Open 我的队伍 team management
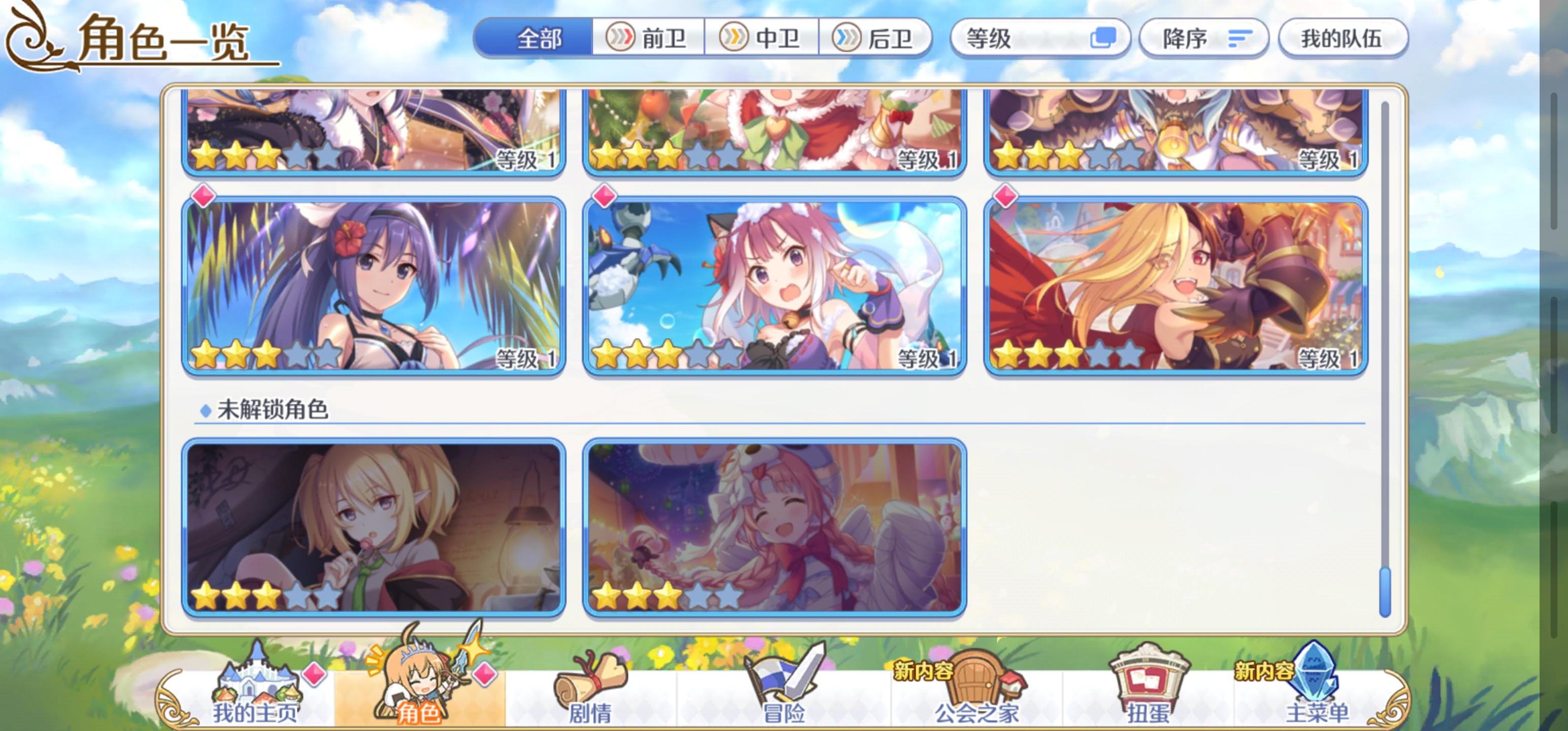 pos(1344,39)
